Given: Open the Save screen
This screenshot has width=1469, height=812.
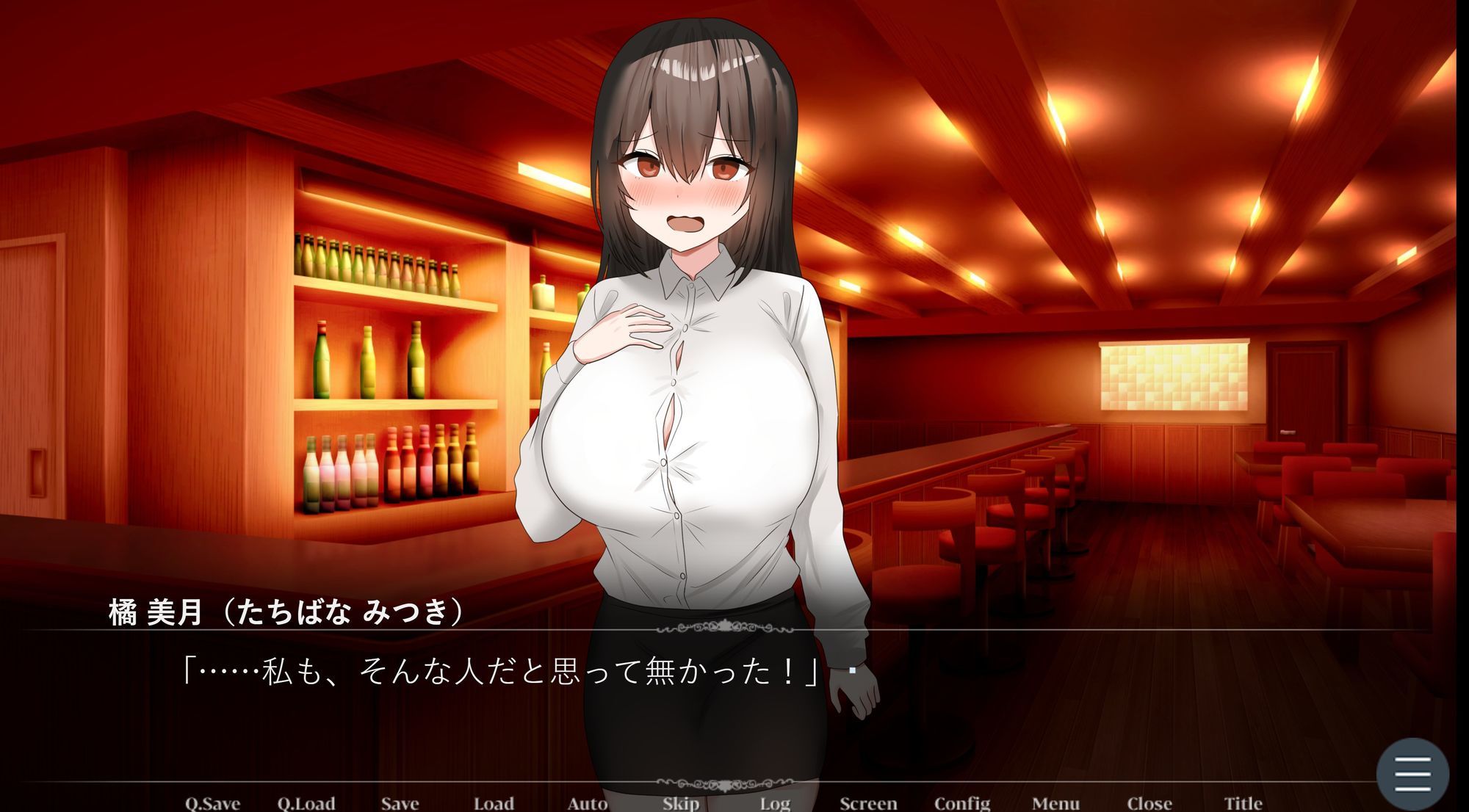Looking at the screenshot, I should (x=403, y=803).
